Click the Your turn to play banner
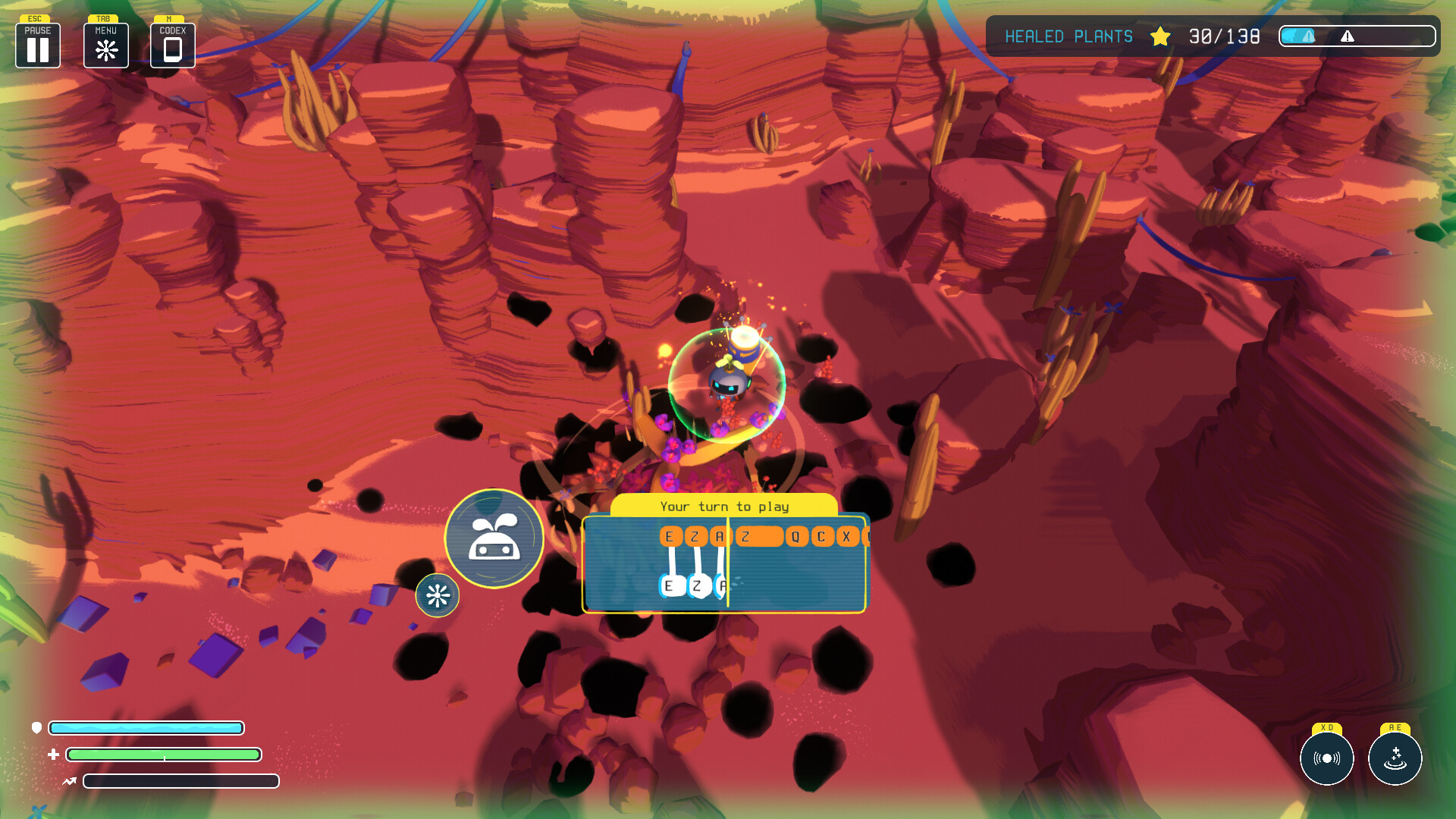Screen dimensions: 1456x819 [724, 506]
